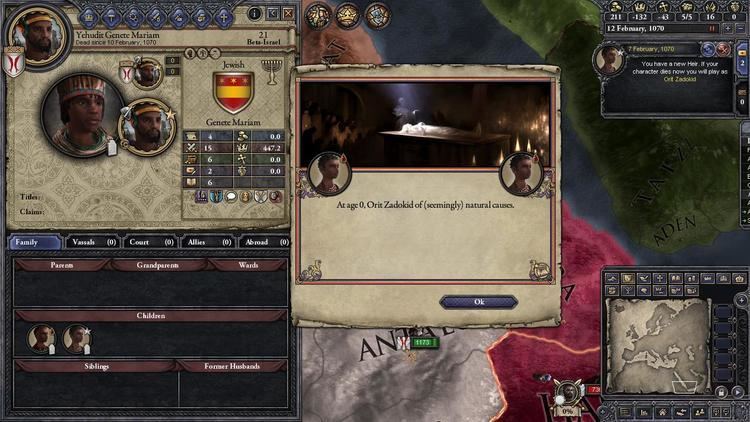The width and height of the screenshot is (750, 422).
Task: Close the character panel with the X
Action: [288, 13]
